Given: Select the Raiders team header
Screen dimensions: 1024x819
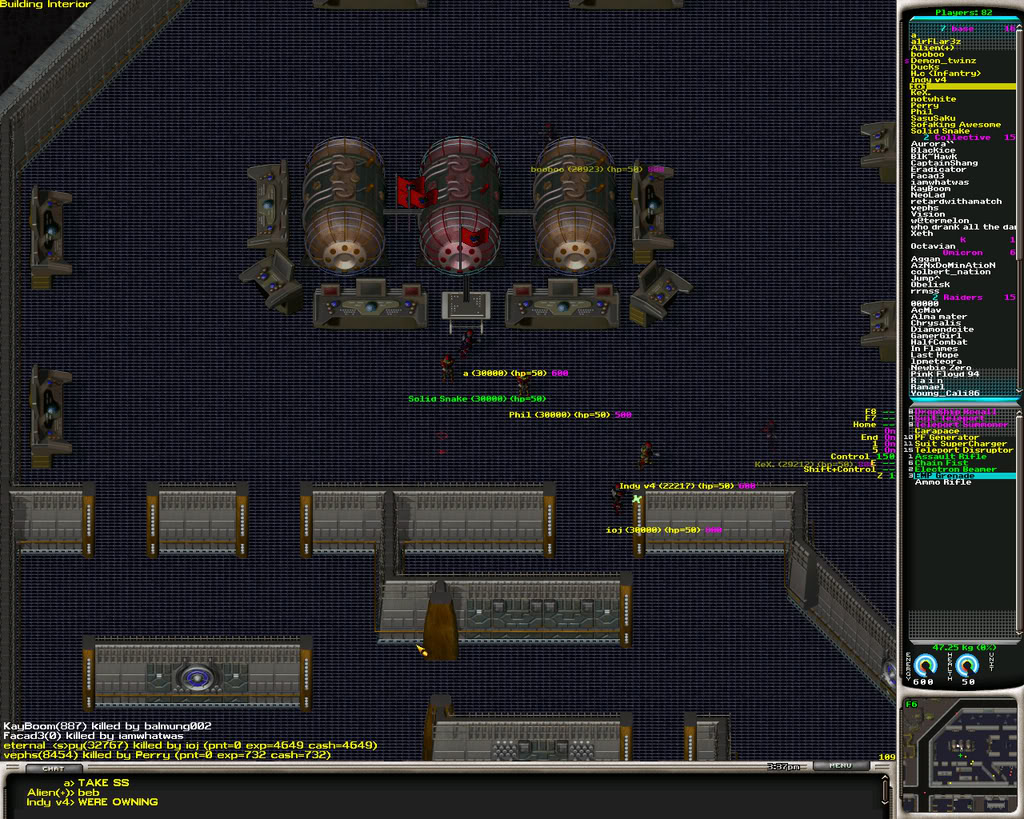Looking at the screenshot, I should [x=963, y=298].
